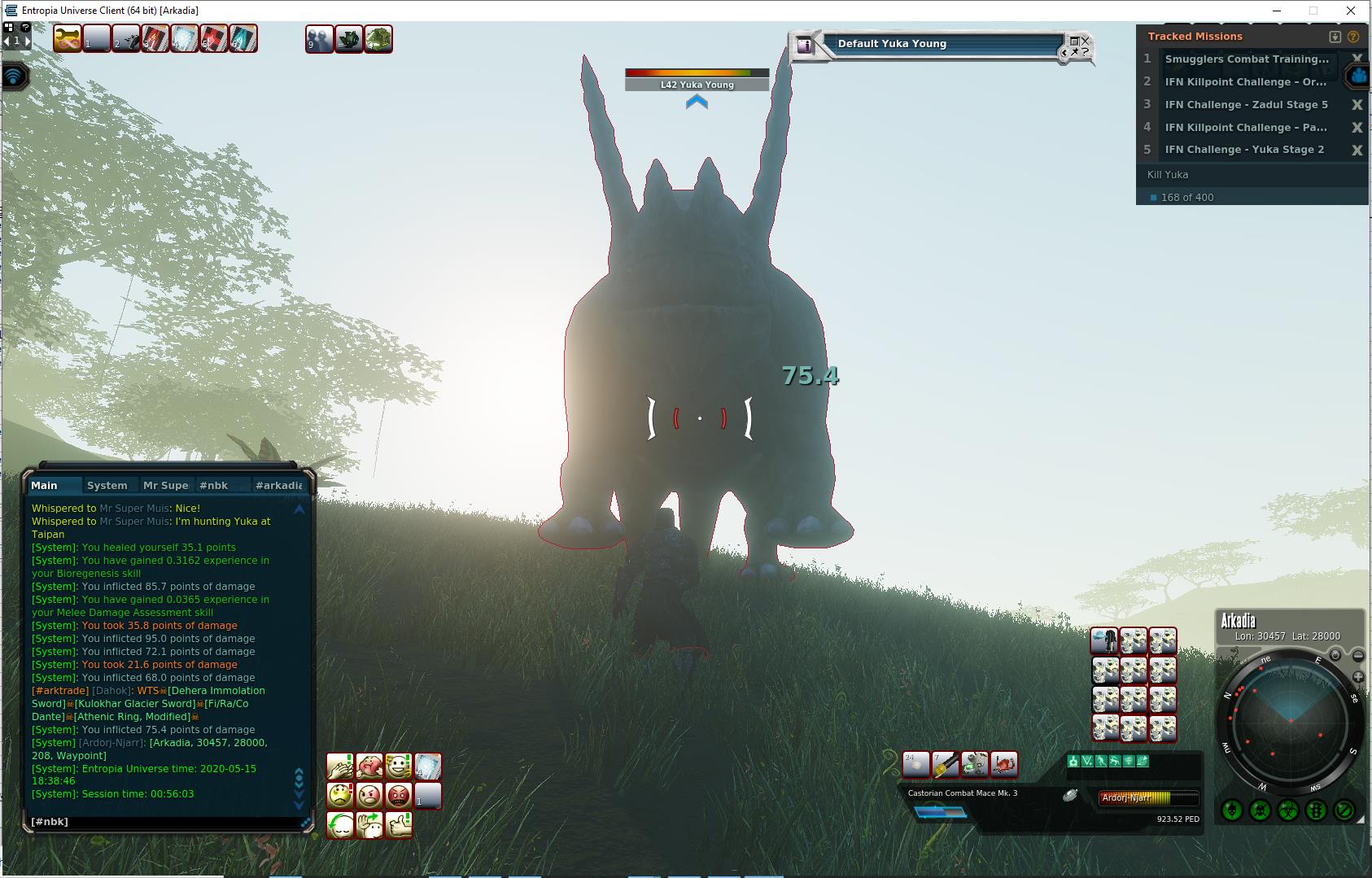Close the Entropia Universe client window
Image resolution: width=1372 pixels, height=878 pixels.
tap(1352, 11)
